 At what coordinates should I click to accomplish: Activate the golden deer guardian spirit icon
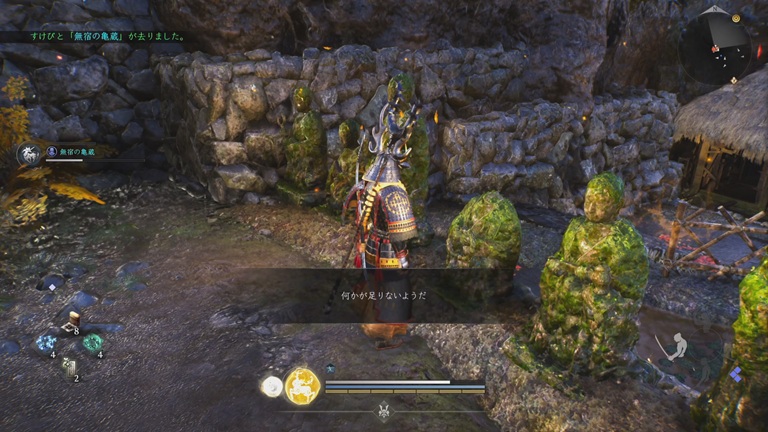(301, 386)
